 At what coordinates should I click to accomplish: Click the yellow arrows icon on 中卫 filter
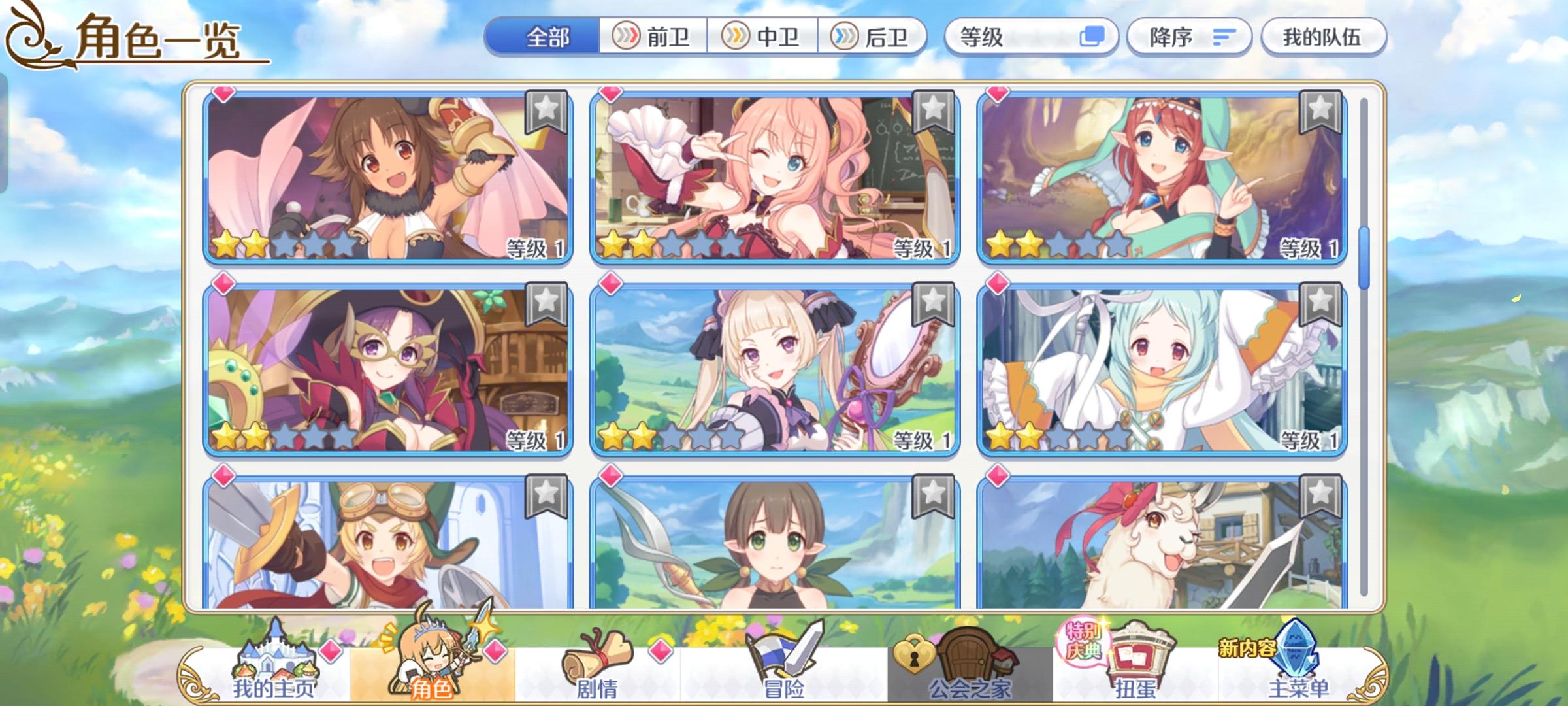point(733,37)
